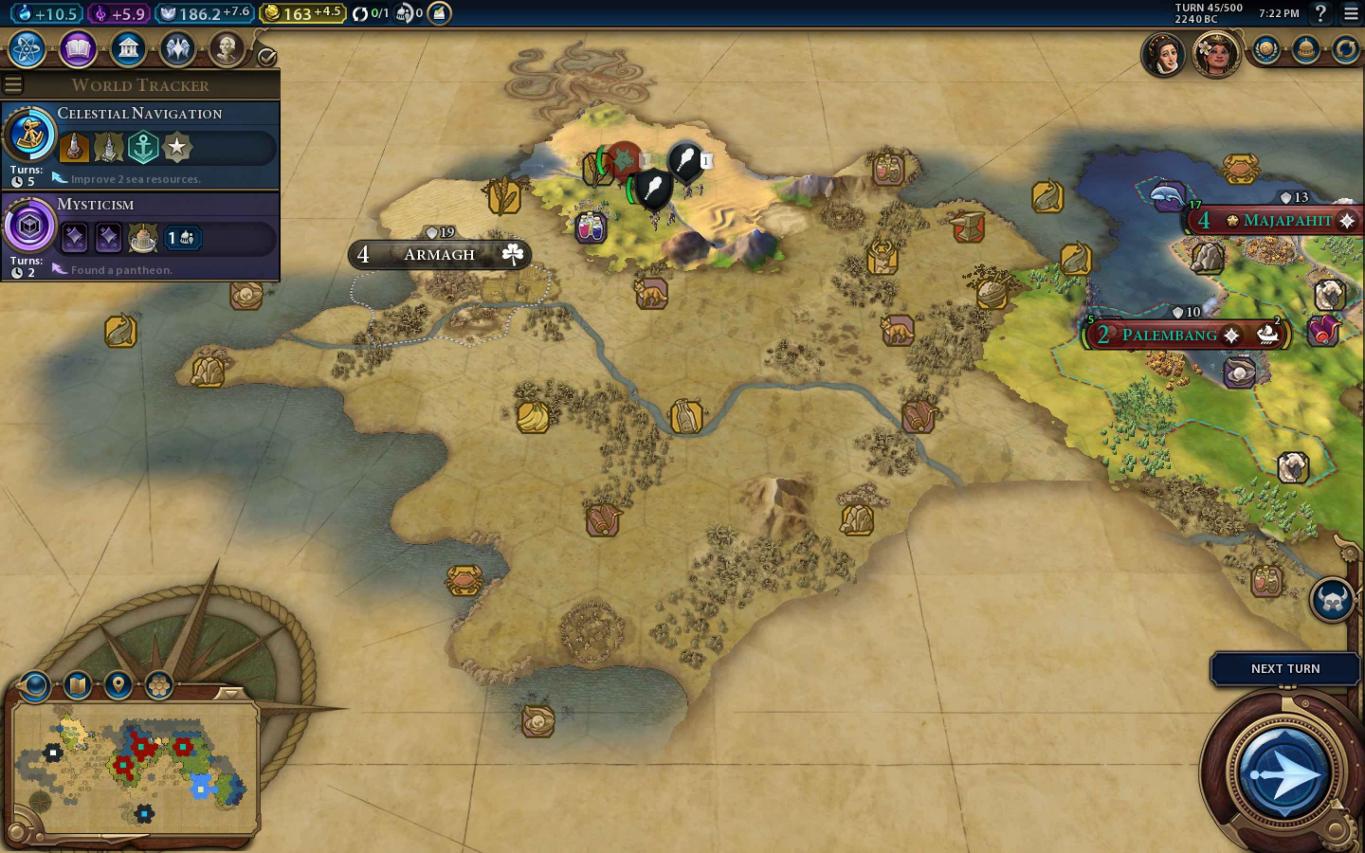Open the world rankings globe icon

tap(1266, 50)
